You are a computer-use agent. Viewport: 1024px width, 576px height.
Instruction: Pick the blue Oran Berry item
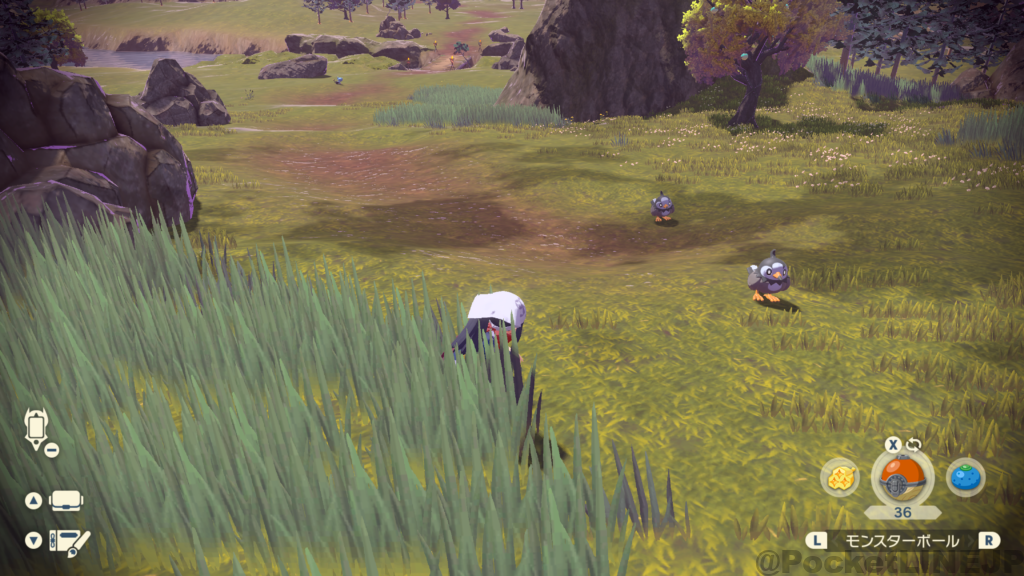(x=965, y=477)
